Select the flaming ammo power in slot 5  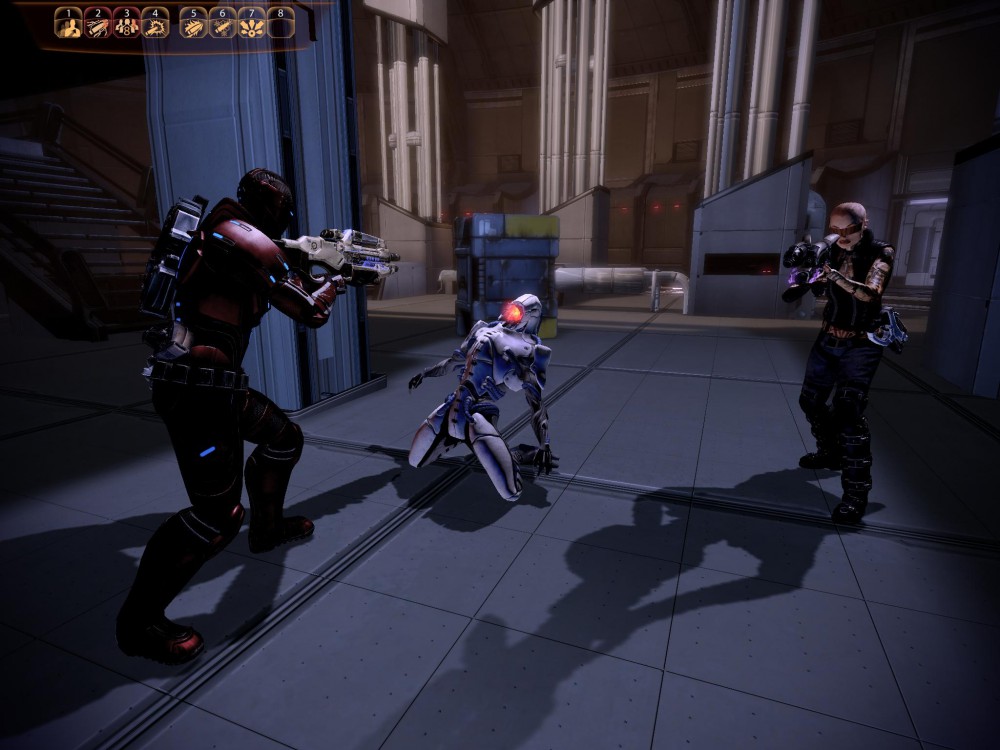[x=193, y=23]
